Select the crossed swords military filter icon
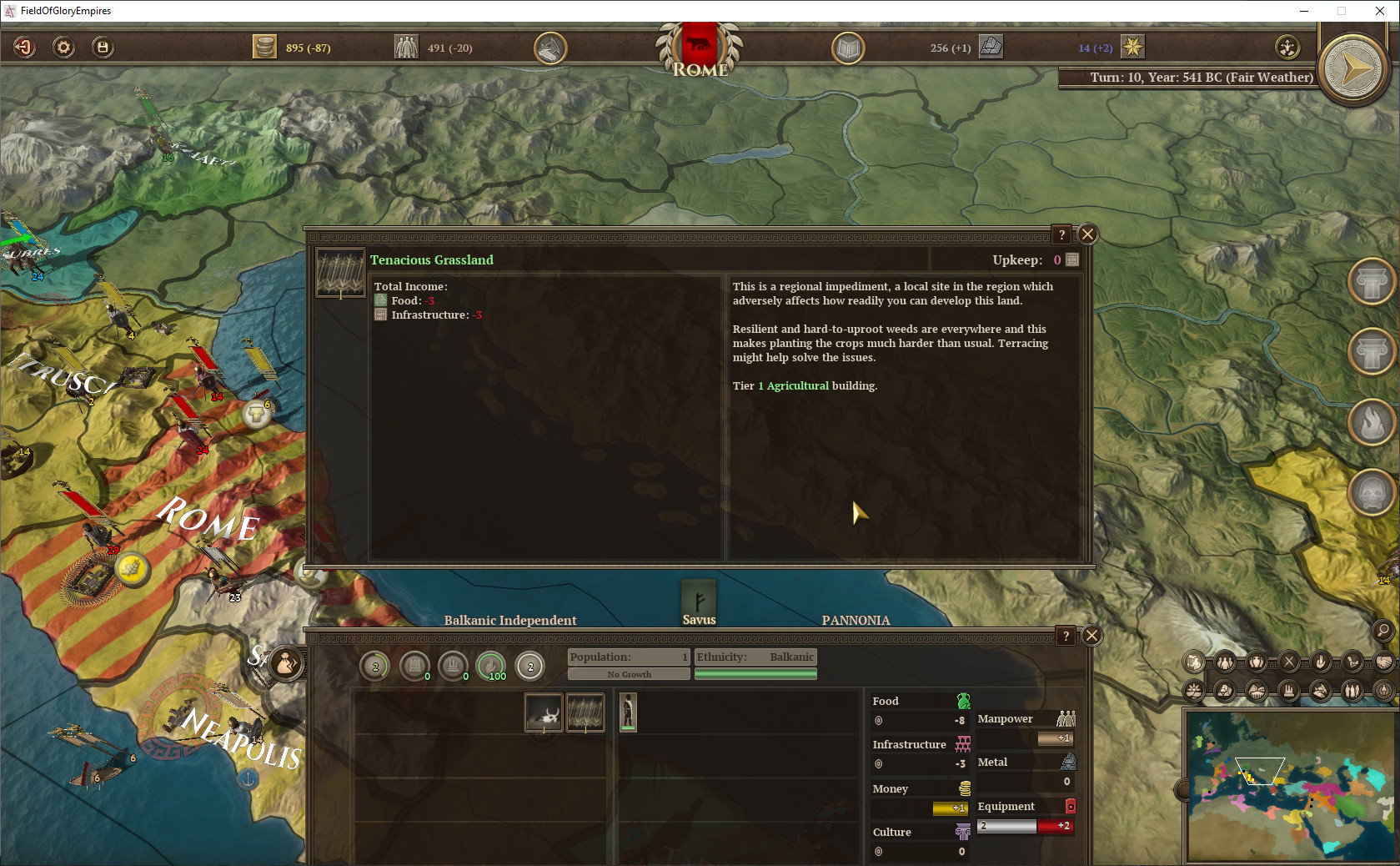This screenshot has height=866, width=1400. point(1289,662)
